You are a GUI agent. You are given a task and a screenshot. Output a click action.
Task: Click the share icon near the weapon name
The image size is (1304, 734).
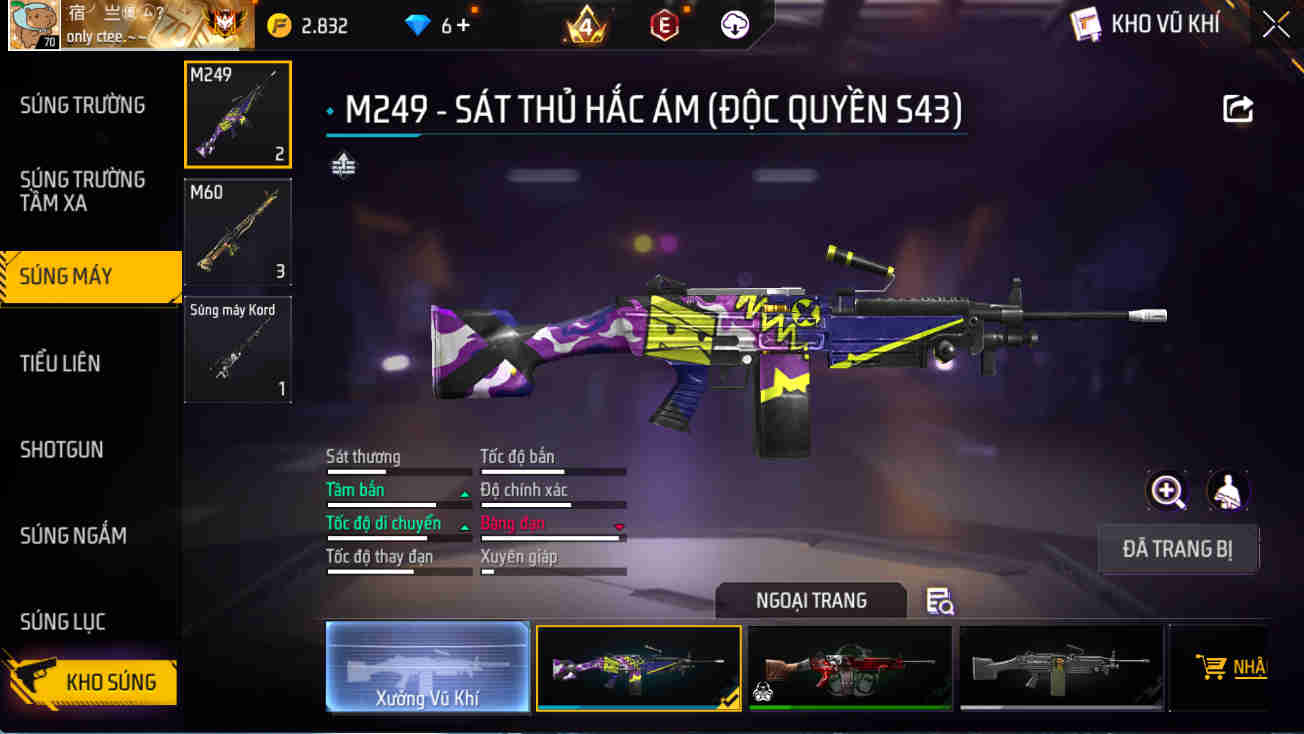coord(1238,109)
